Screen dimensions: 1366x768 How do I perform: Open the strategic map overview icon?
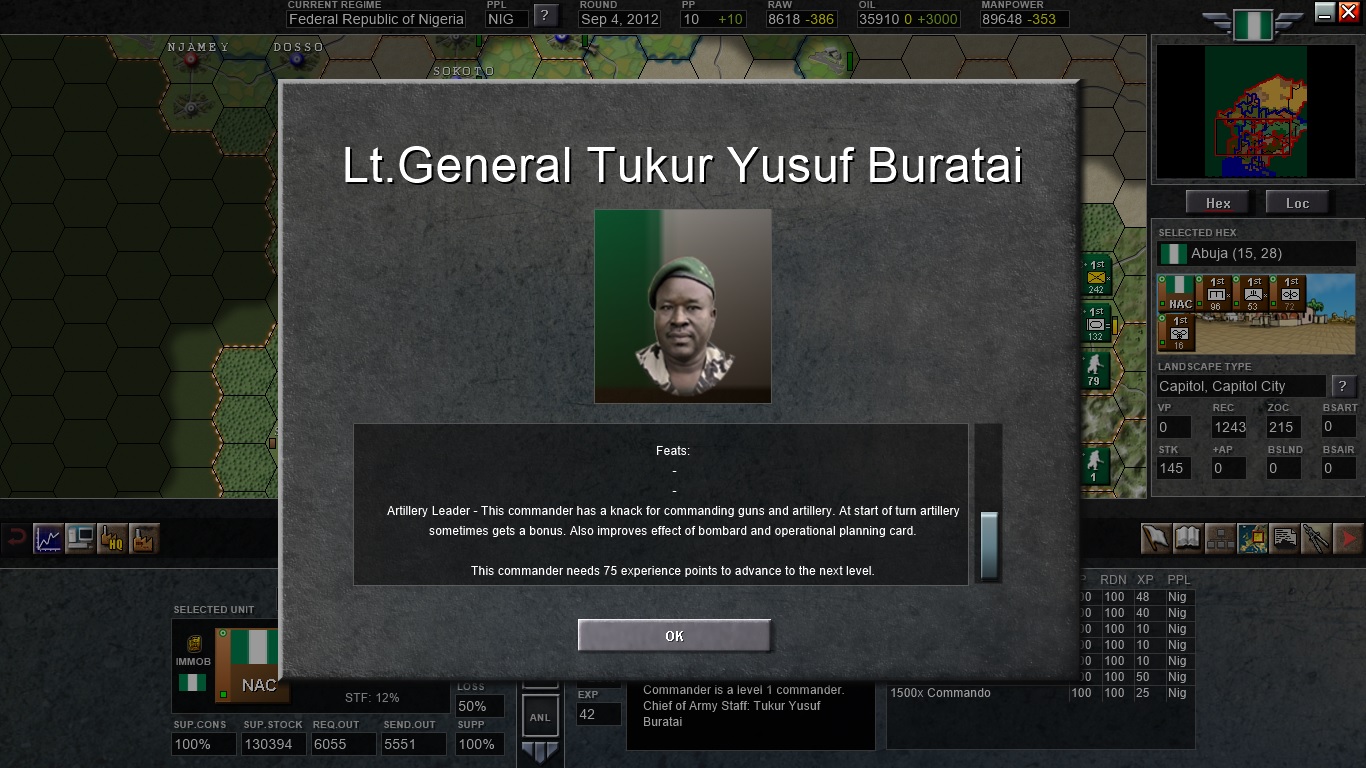1252,538
